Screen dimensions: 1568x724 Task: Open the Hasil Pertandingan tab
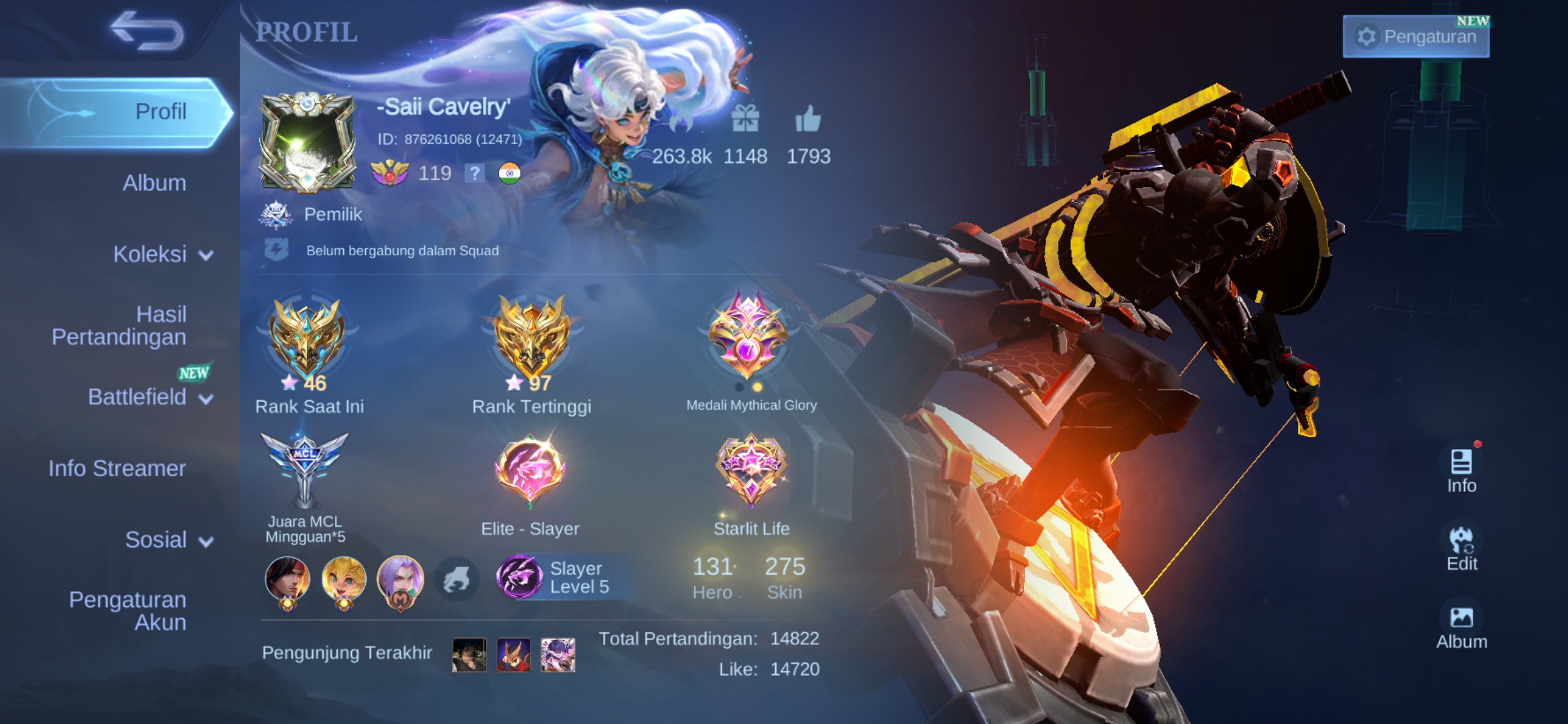coord(119,326)
